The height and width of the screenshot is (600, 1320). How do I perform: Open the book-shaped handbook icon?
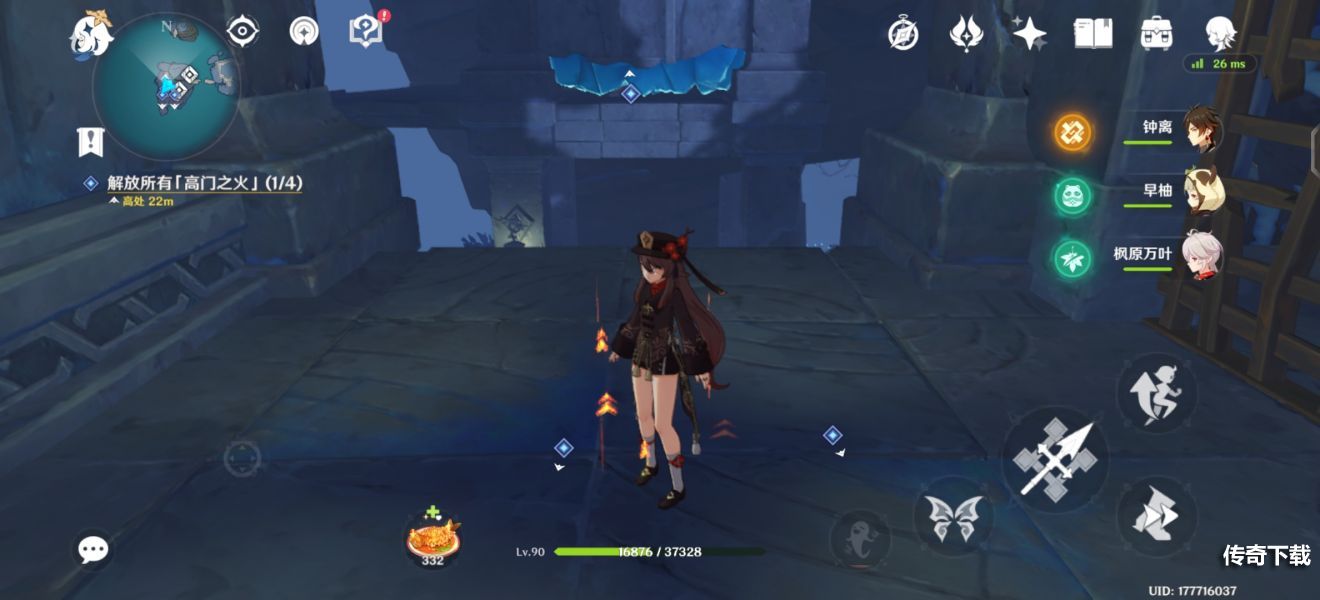click(x=1093, y=34)
